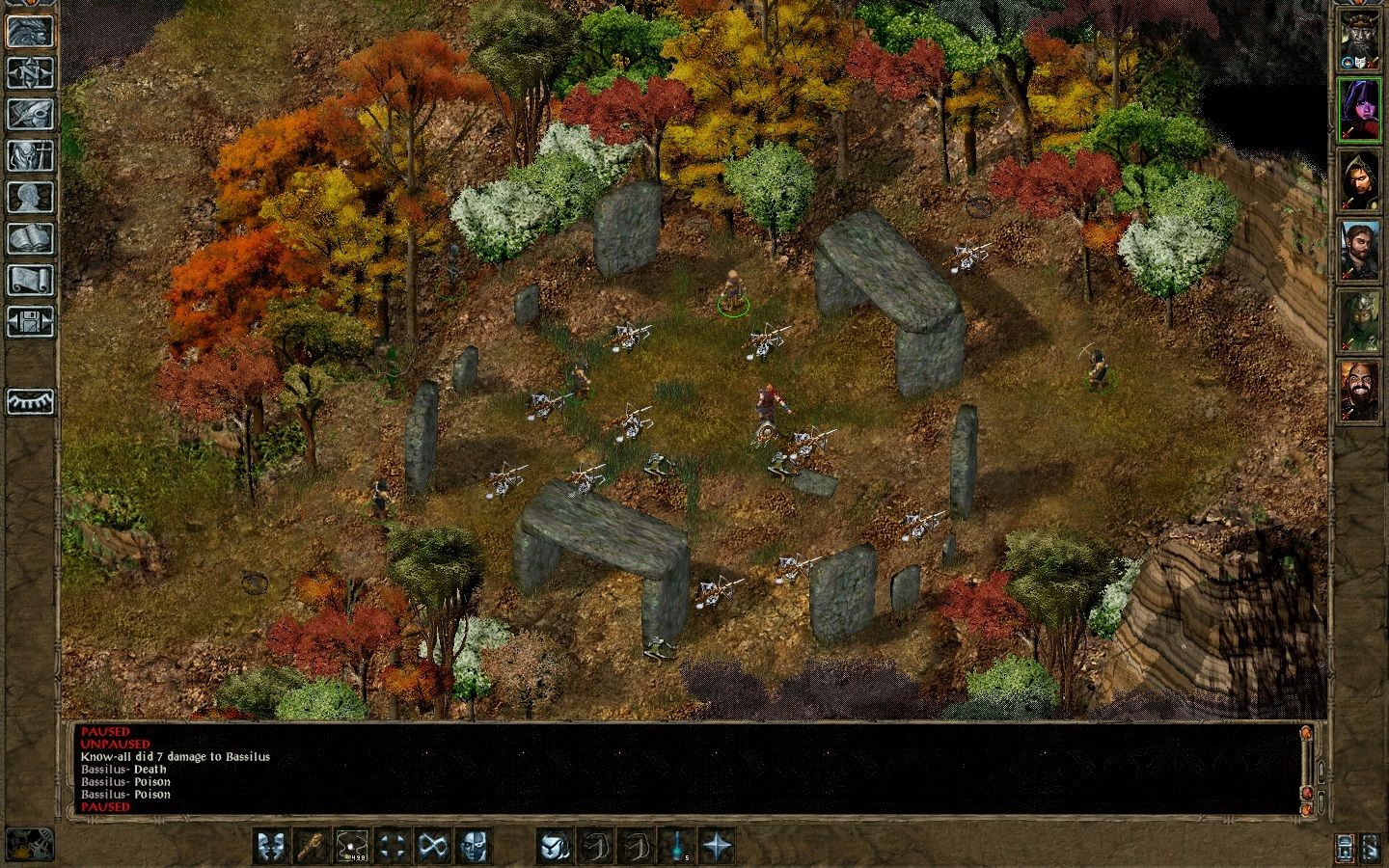Image resolution: width=1389 pixels, height=868 pixels.
Task: Select the green-helmeted character portrait
Action: point(1359,320)
